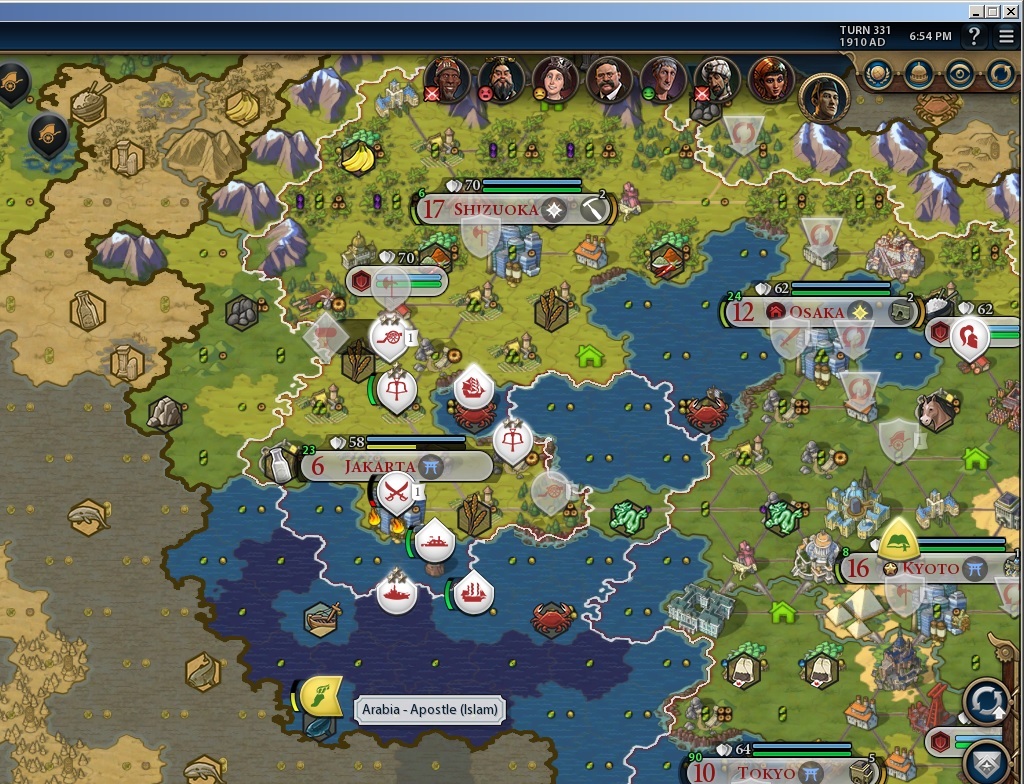
Task: Open the laurel globe world rankings button
Action: click(x=878, y=73)
